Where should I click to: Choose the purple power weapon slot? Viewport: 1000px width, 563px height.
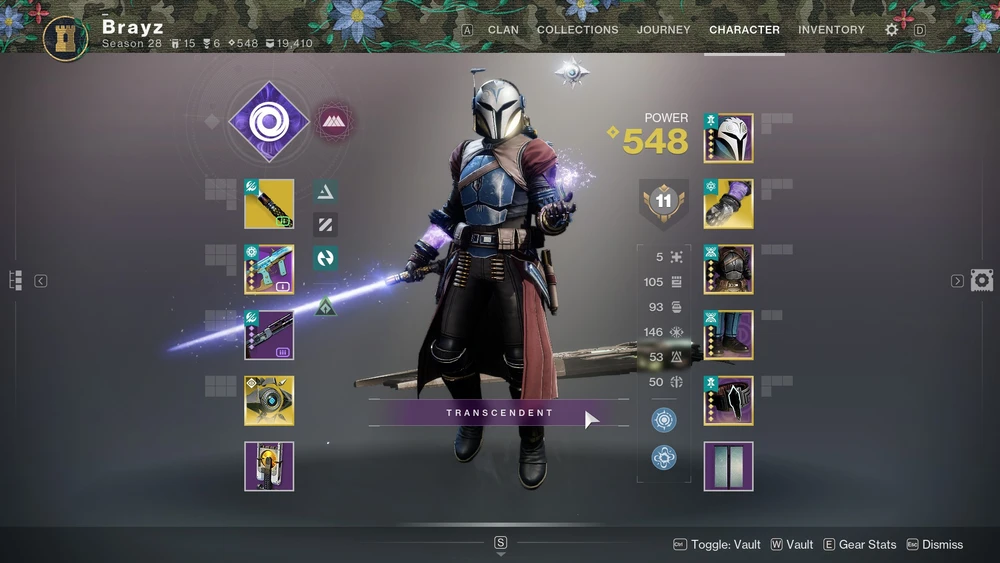269,335
